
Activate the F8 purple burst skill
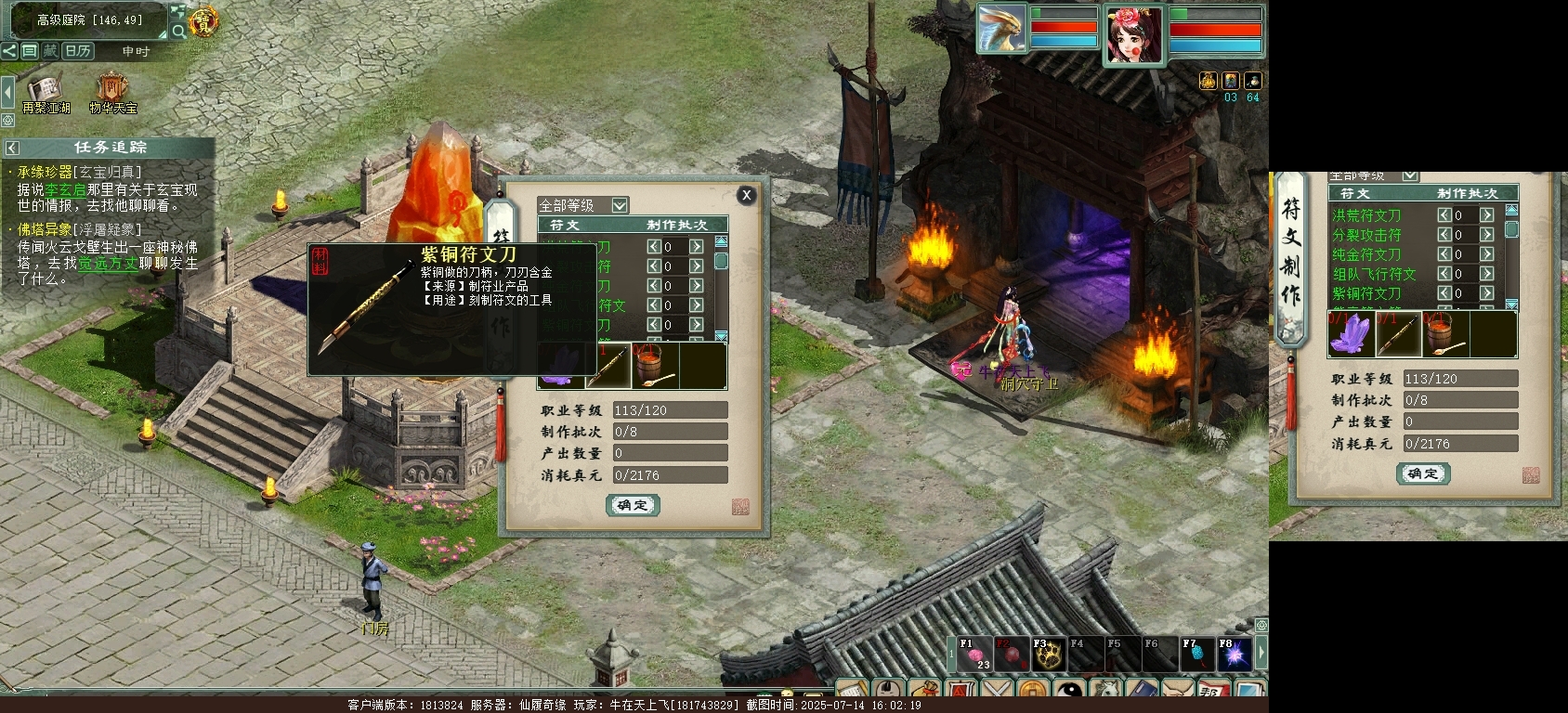[x=1235, y=655]
